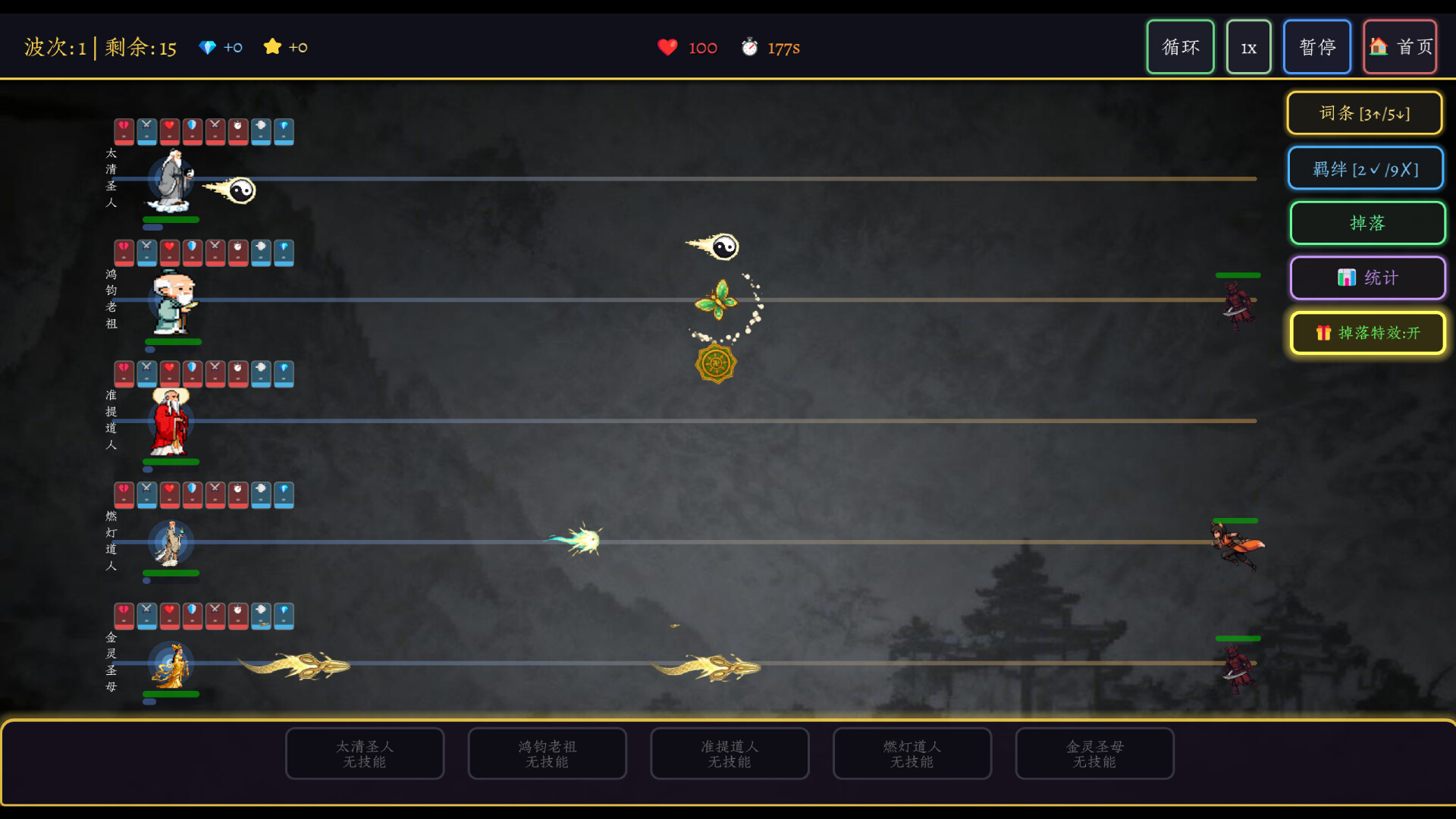Click the broken-heart stat icon above 太清圣人
Image resolution: width=1456 pixels, height=819 pixels.
coord(124,131)
